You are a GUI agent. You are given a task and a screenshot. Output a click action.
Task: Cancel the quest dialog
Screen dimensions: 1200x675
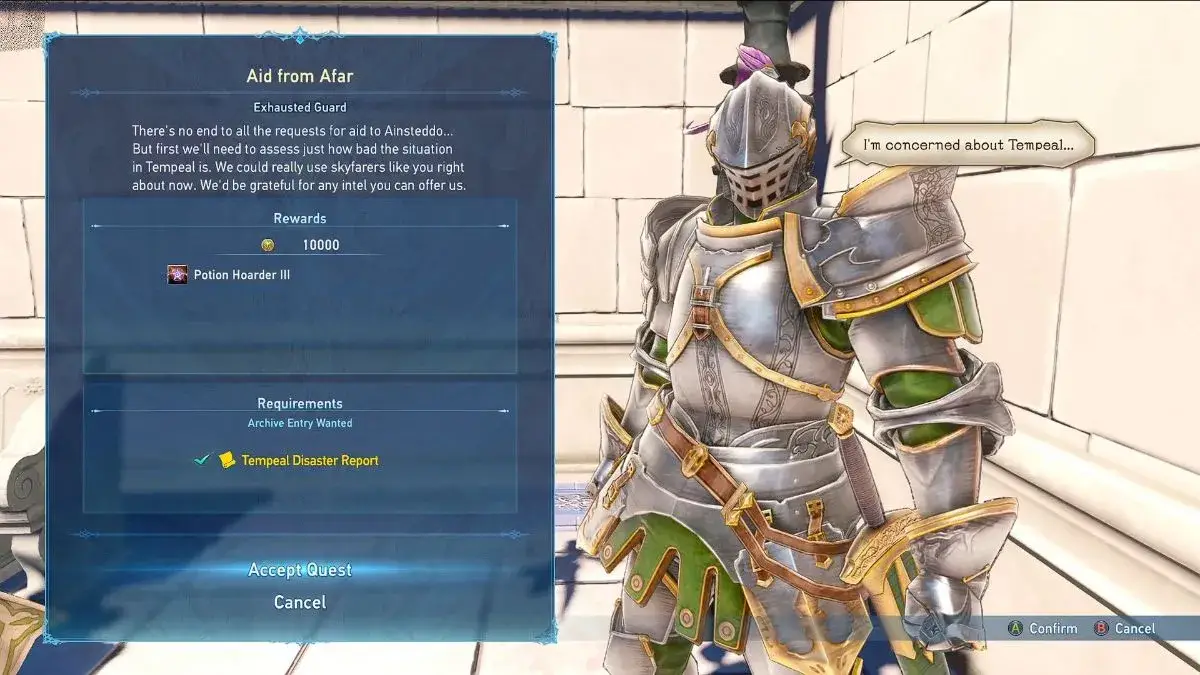tap(300, 602)
